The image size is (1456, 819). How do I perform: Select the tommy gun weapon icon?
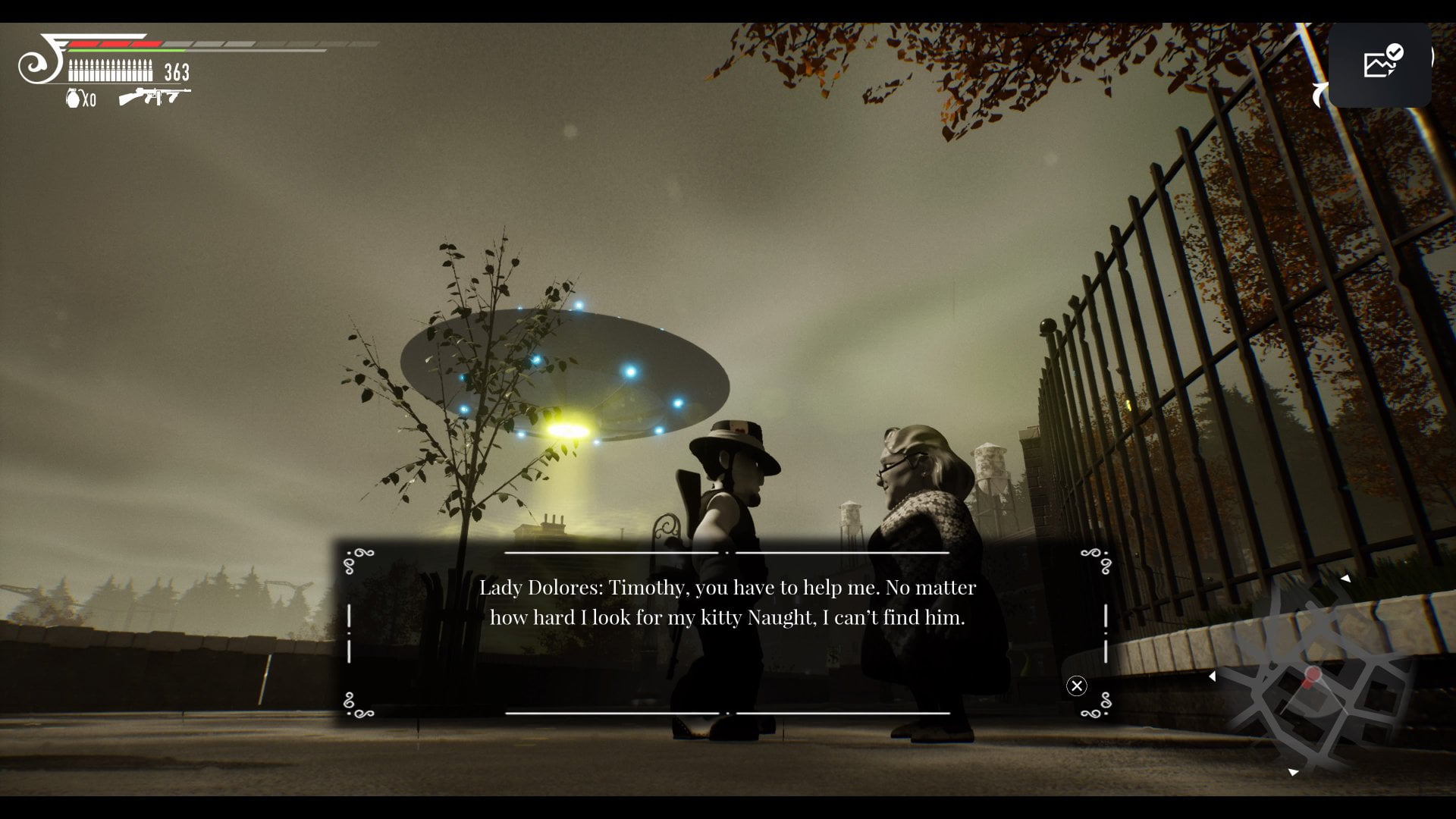click(154, 96)
